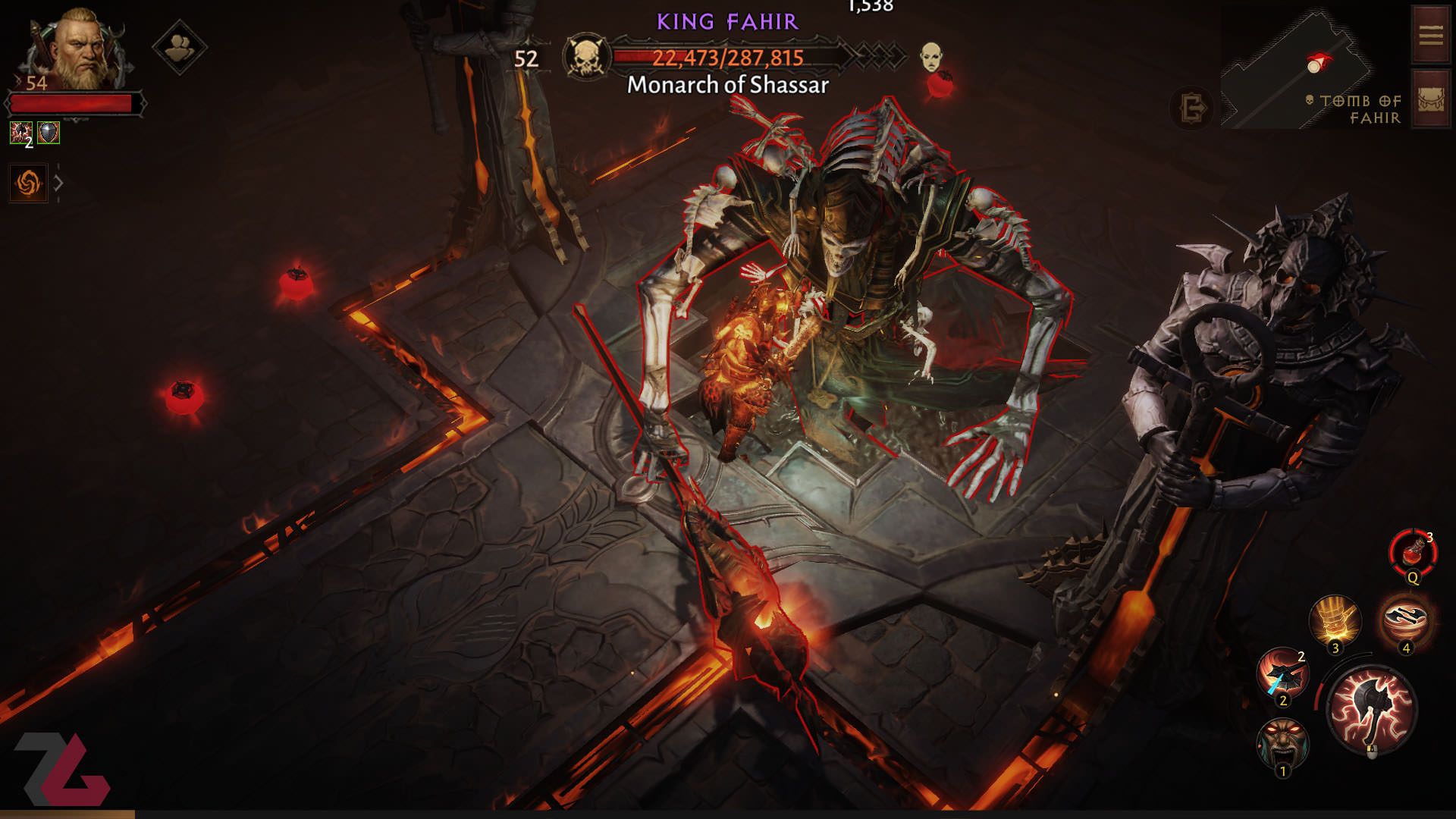Trigger the thrown axe skill

coord(1282,673)
